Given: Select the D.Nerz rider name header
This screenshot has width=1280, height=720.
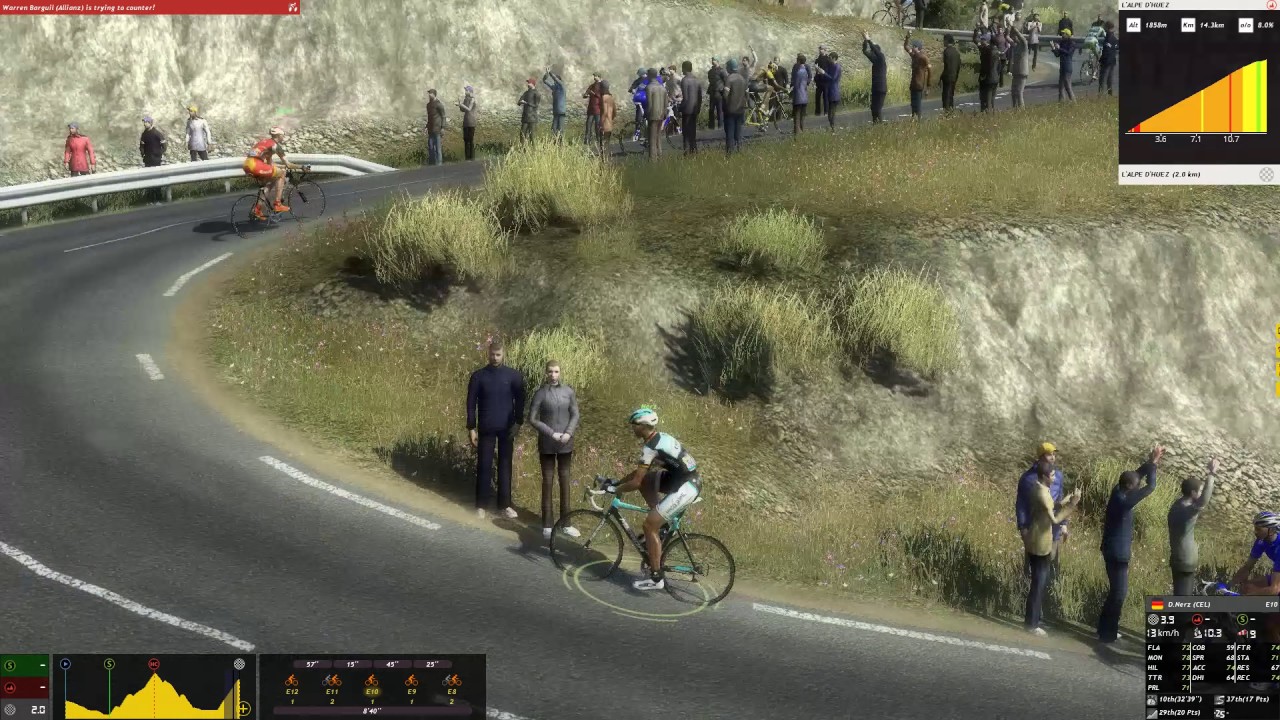Looking at the screenshot, I should point(1189,604).
